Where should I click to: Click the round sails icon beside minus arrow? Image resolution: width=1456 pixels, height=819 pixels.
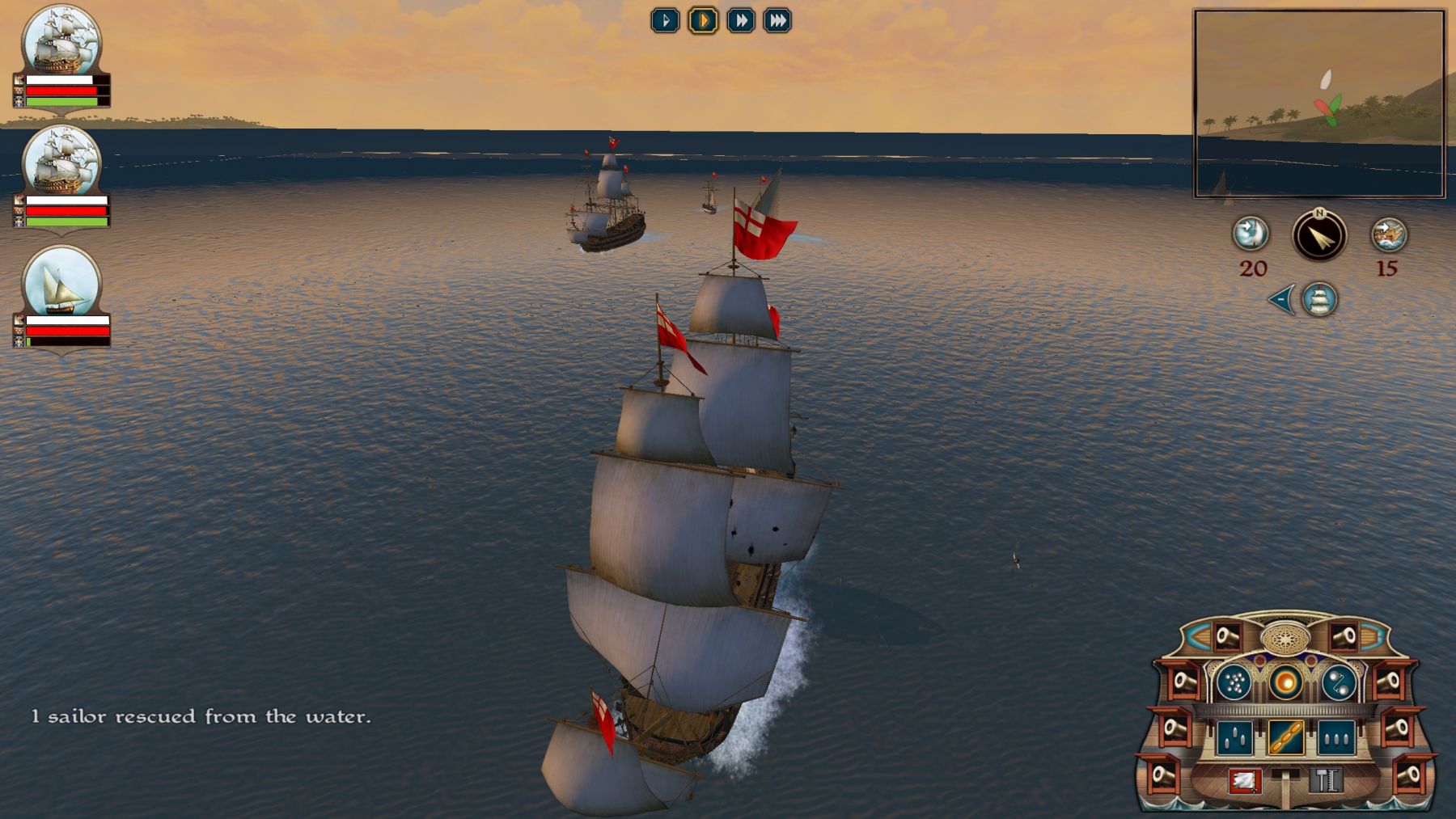click(1319, 299)
